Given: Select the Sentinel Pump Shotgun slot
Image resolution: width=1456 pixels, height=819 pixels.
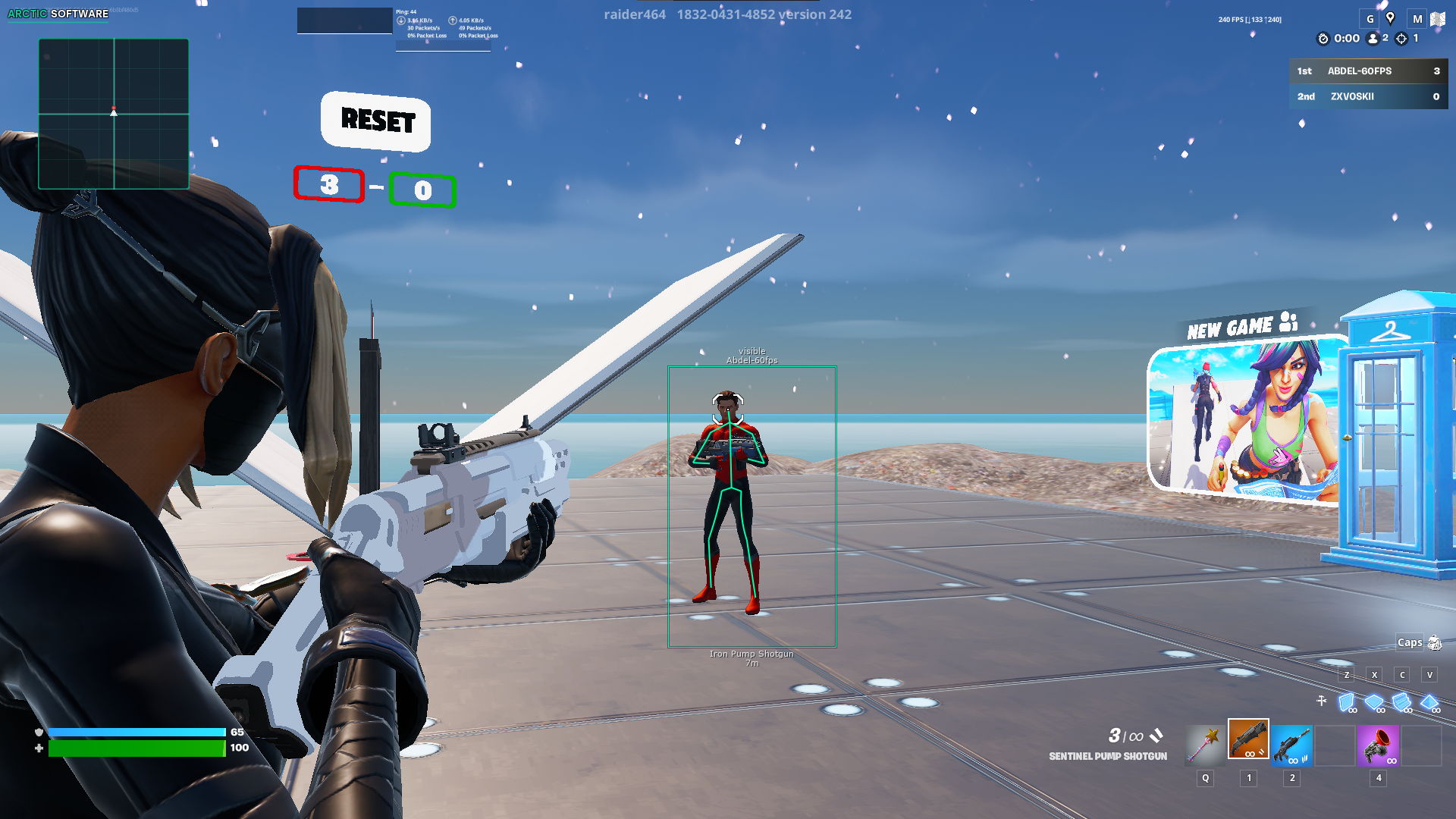Looking at the screenshot, I should tap(1248, 739).
